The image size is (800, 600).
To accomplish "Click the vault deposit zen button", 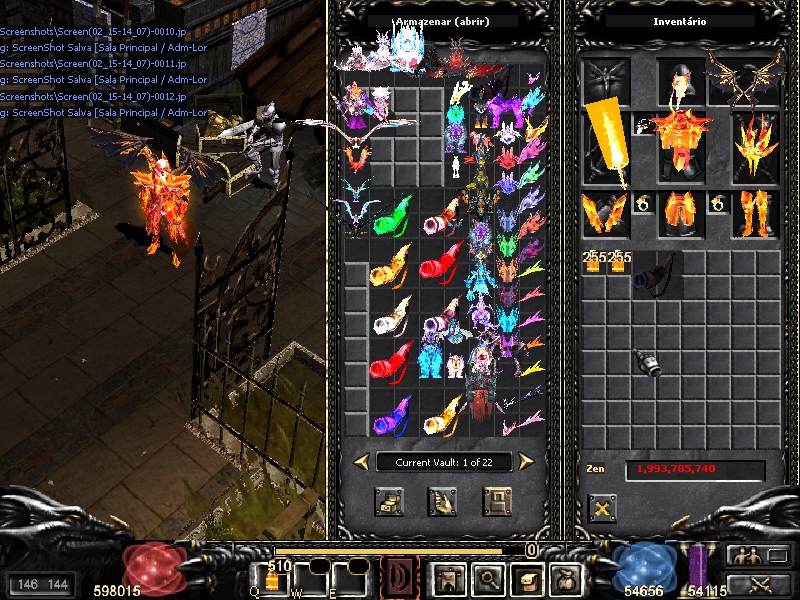I will coord(389,501).
